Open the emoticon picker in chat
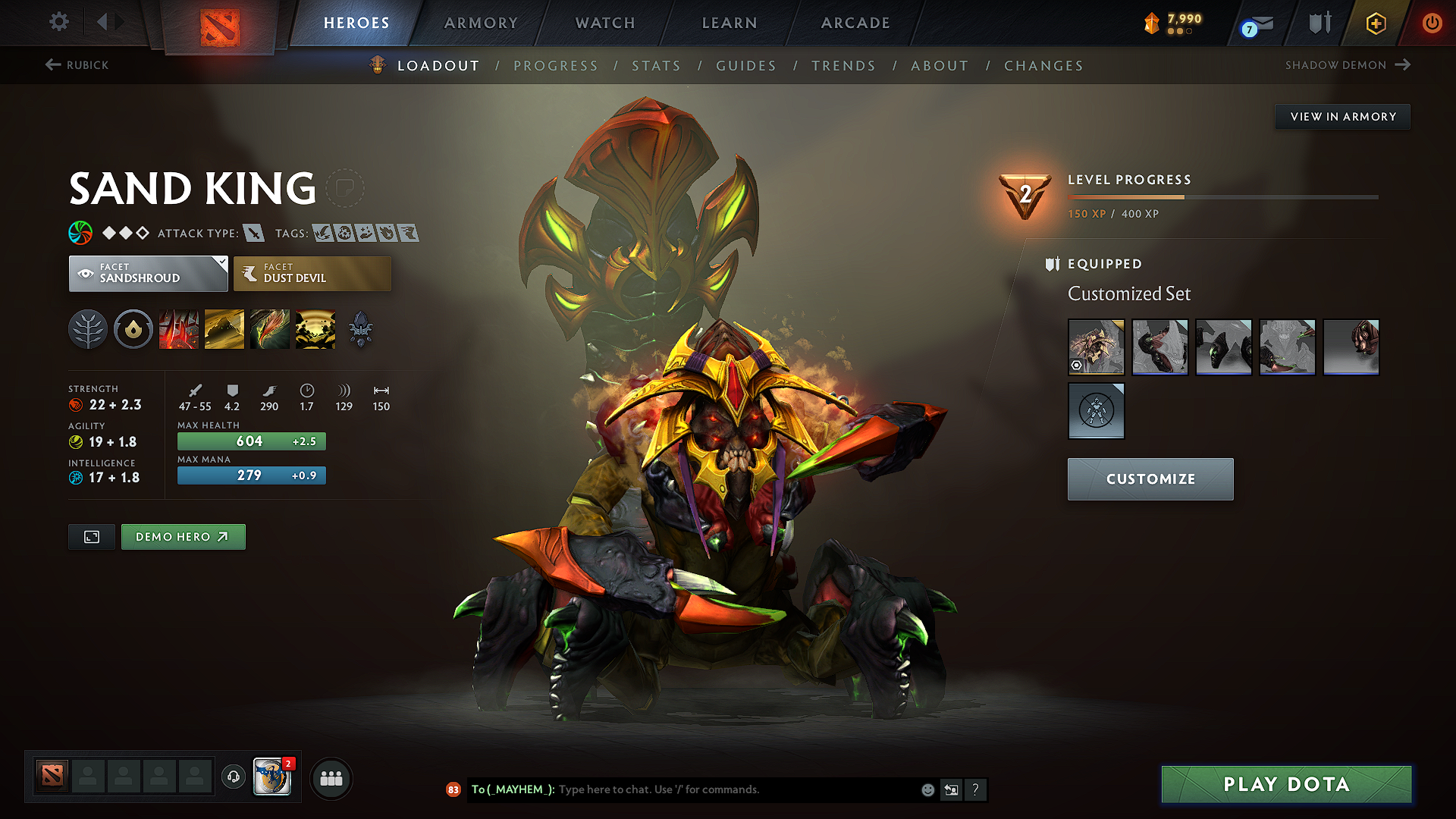Image resolution: width=1456 pixels, height=819 pixels. coord(927,789)
